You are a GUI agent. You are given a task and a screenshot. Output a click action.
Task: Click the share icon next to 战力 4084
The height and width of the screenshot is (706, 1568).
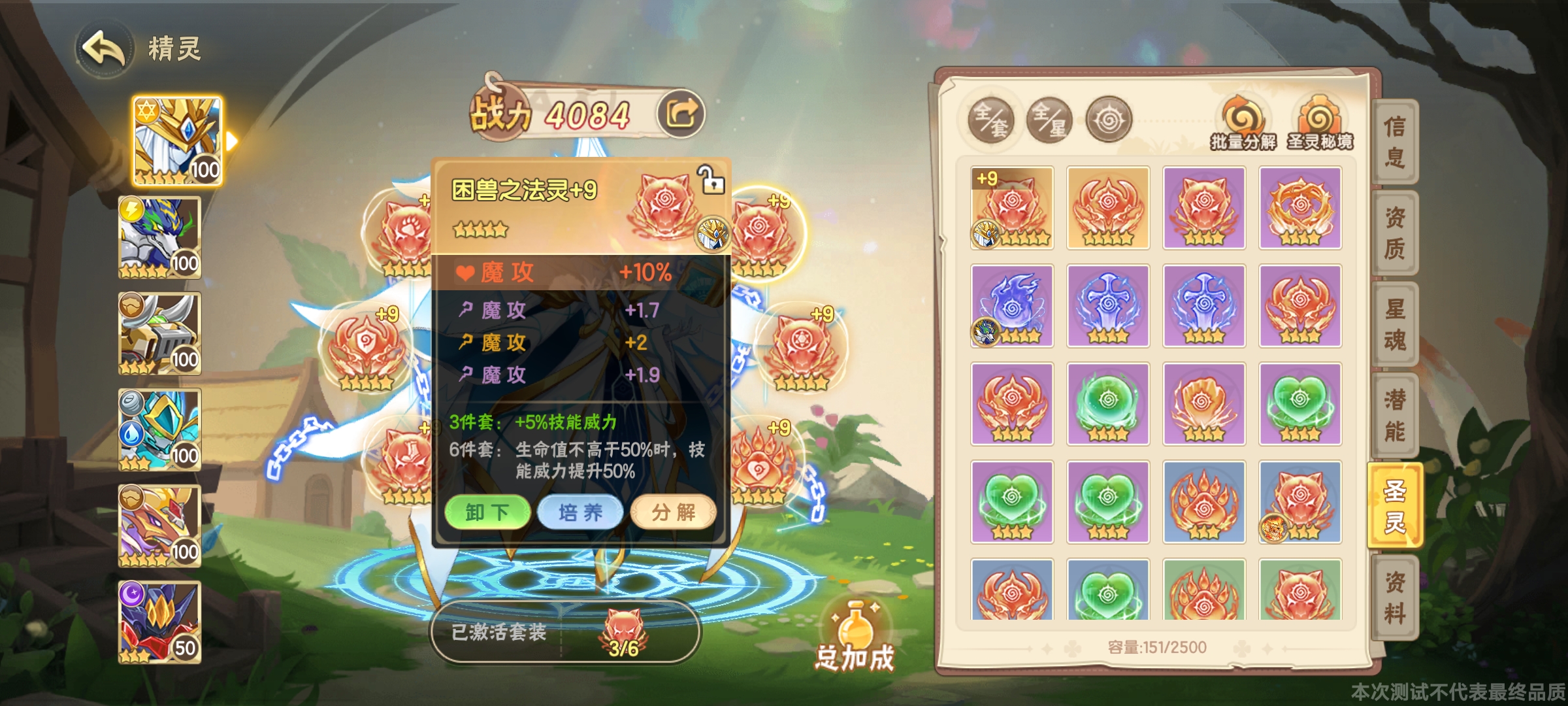click(679, 113)
